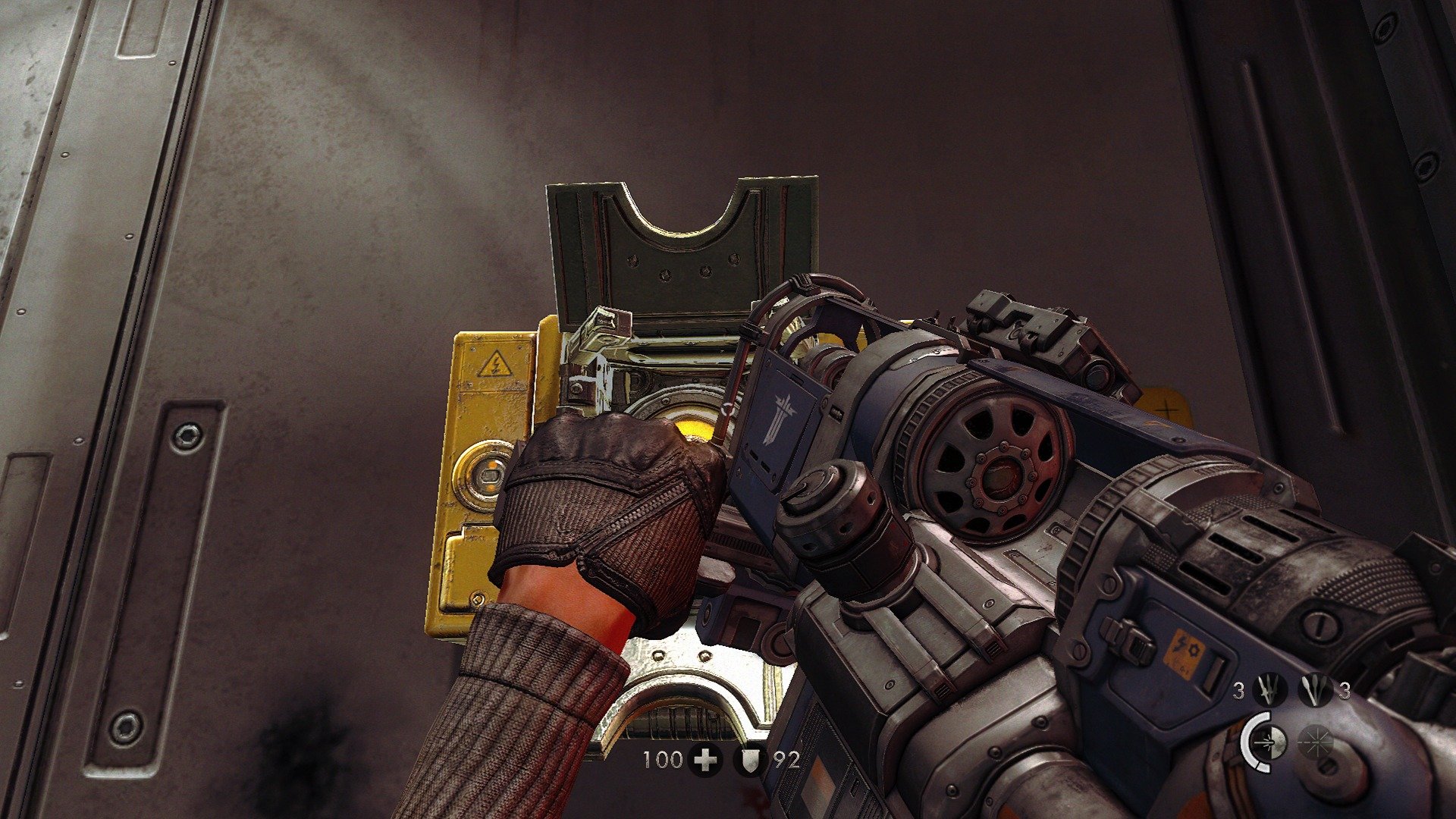Select the triple dart ammo icon
This screenshot has height=819, width=1456.
(x=1314, y=690)
